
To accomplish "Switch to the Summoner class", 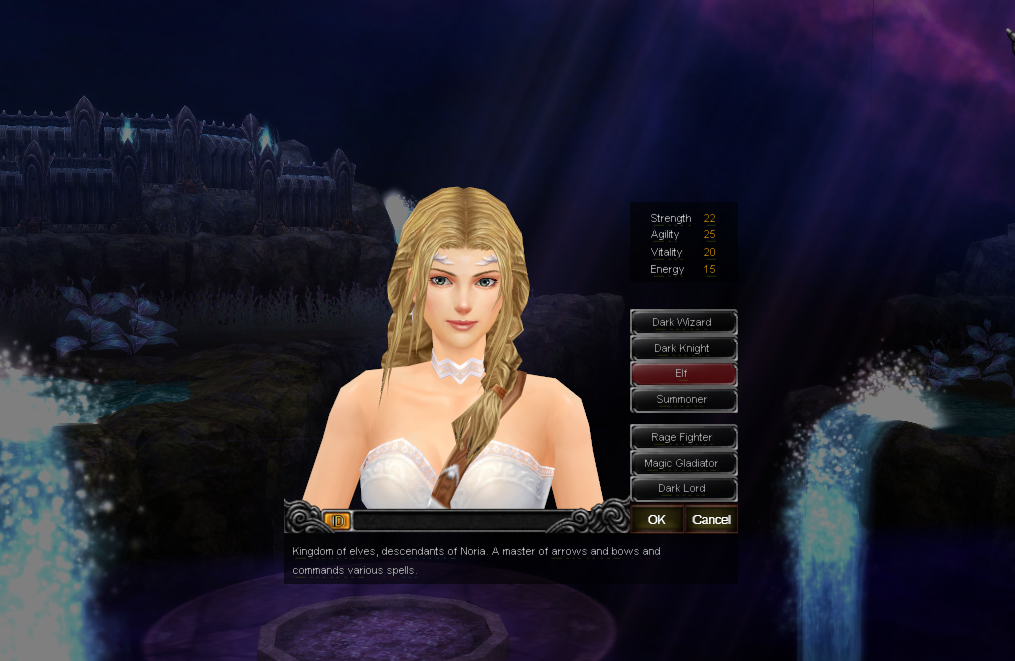I will (683, 399).
